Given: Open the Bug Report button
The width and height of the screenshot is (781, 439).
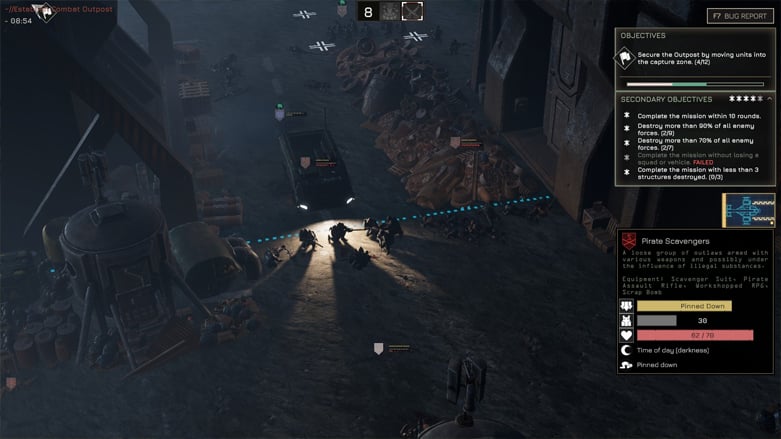Looking at the screenshot, I should (741, 16).
